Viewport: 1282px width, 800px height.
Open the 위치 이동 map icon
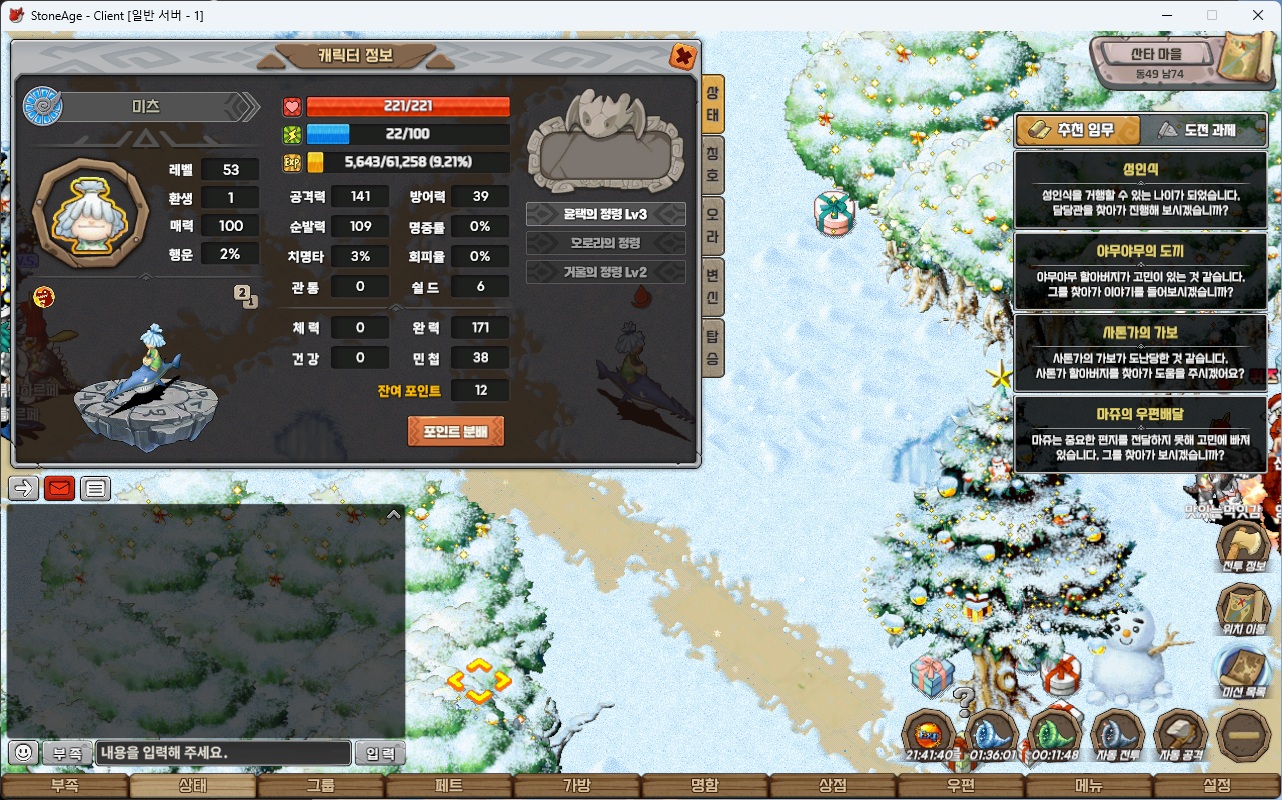(x=1243, y=607)
